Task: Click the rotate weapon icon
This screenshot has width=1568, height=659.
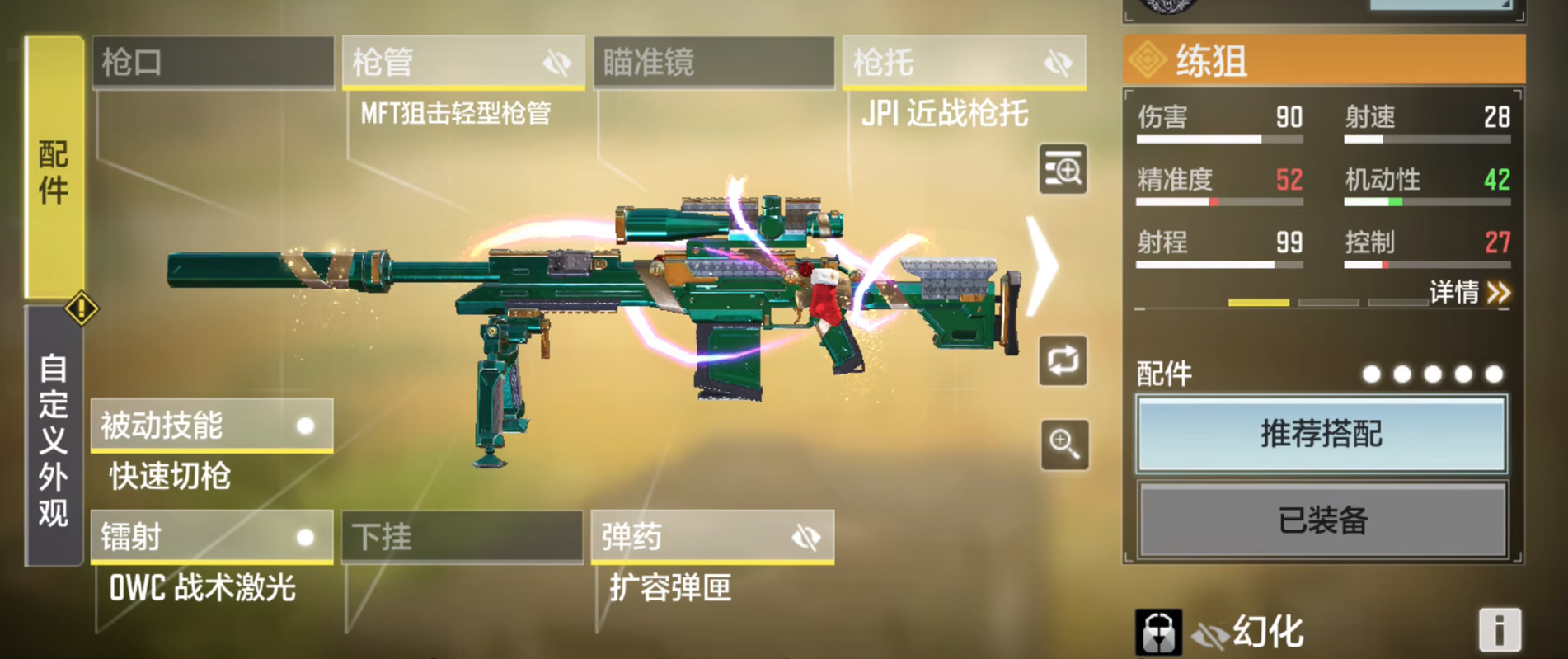Action: tap(1063, 360)
